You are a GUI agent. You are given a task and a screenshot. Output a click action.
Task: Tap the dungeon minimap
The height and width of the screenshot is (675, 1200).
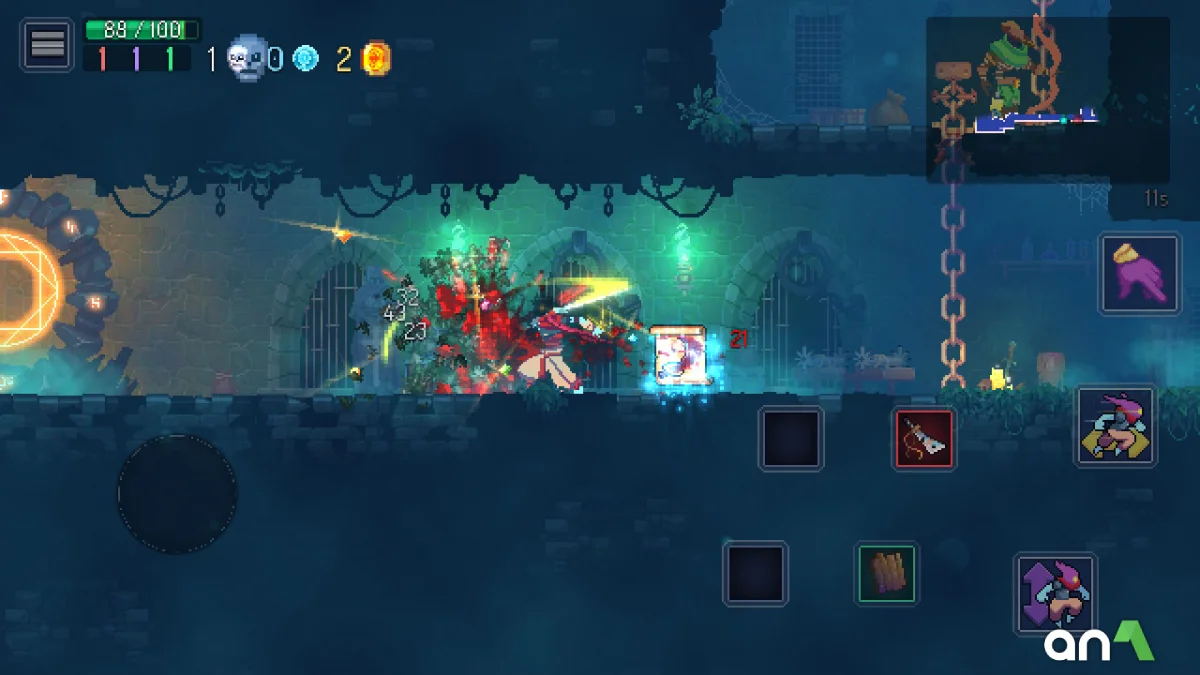click(x=1047, y=99)
